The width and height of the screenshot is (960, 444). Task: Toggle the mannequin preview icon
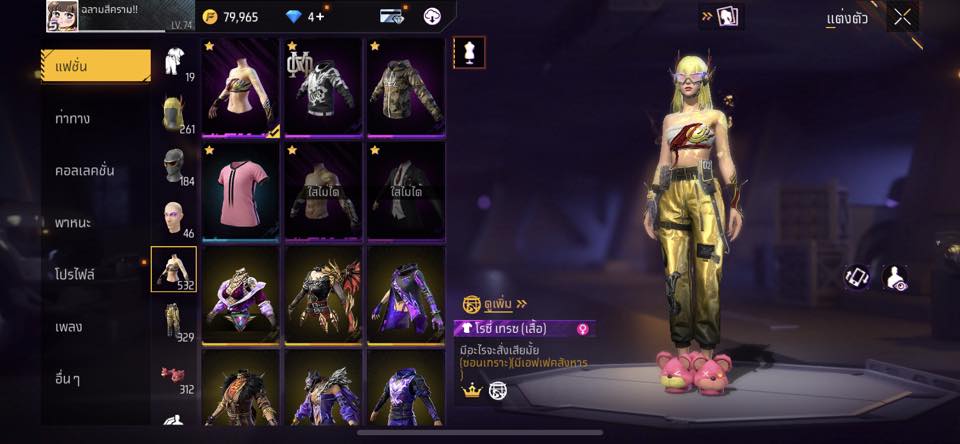[469, 52]
